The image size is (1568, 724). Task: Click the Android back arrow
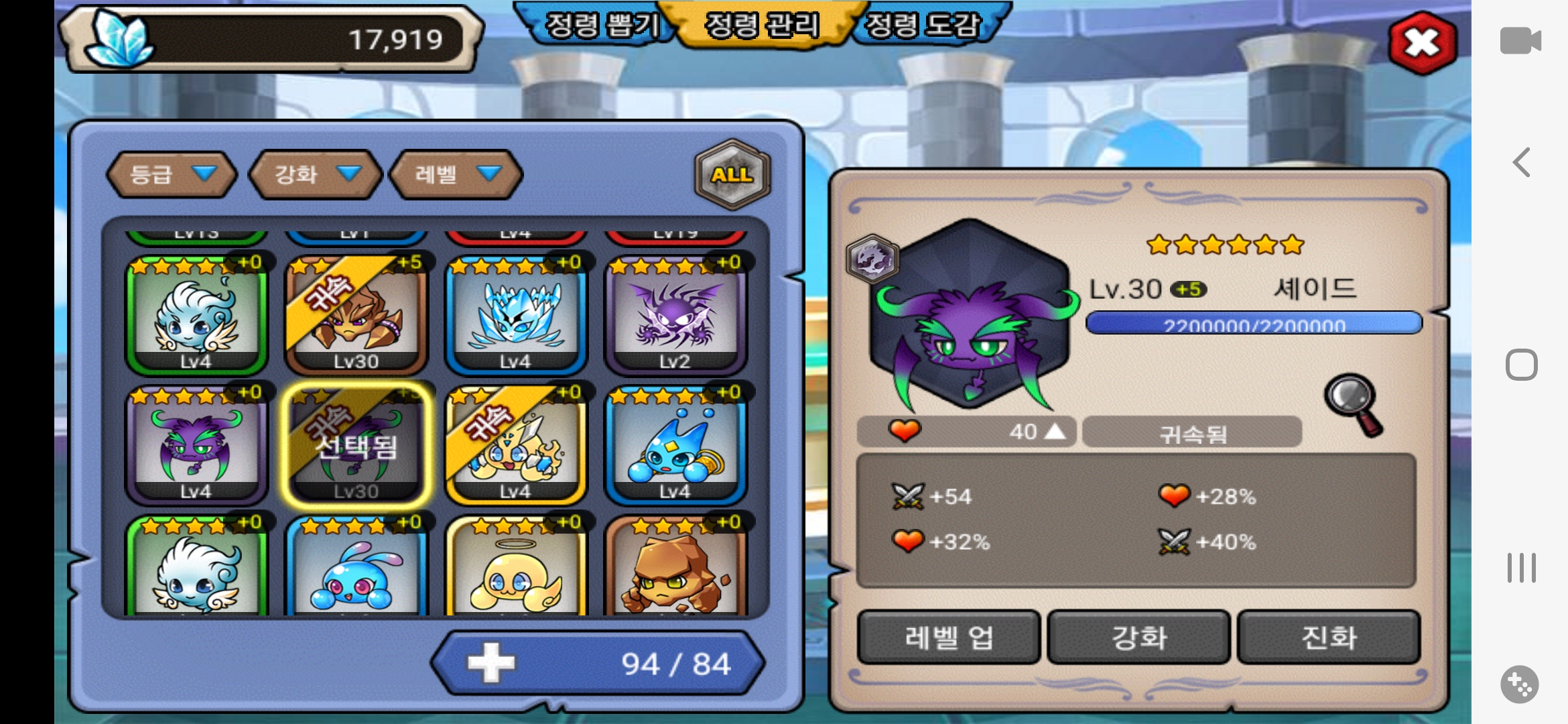pyautogui.click(x=1521, y=162)
